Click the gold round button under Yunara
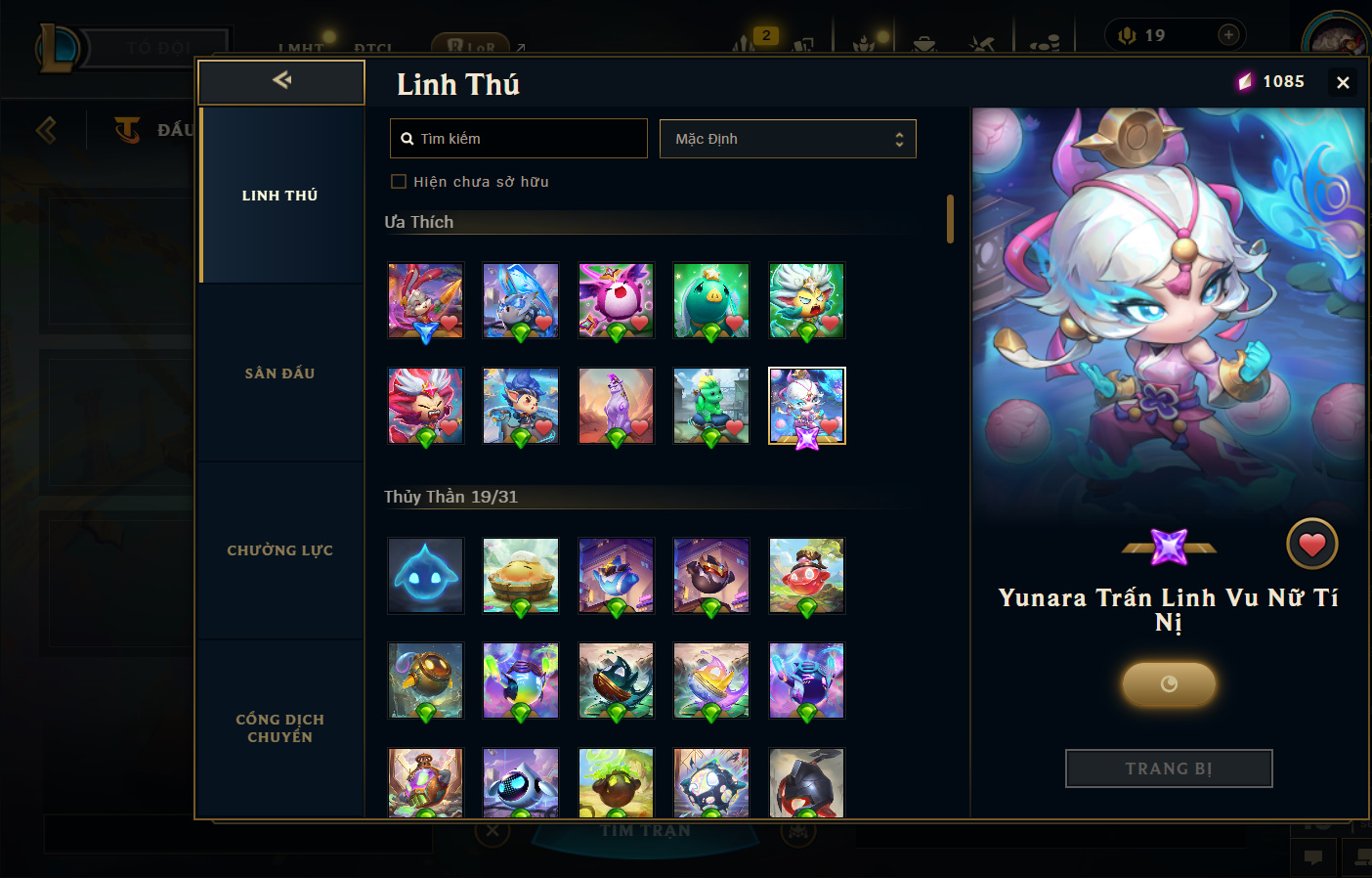 tap(1169, 684)
